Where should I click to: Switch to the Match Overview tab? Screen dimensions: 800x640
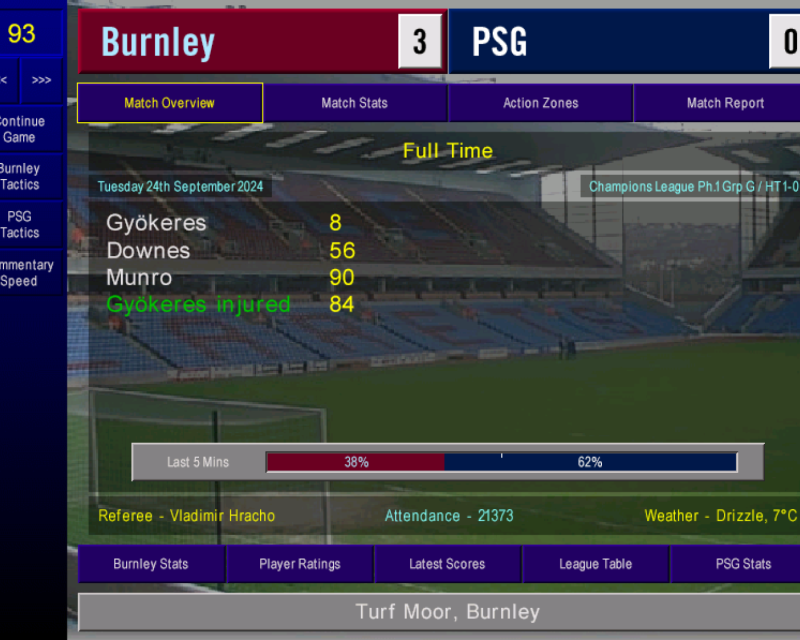169,103
